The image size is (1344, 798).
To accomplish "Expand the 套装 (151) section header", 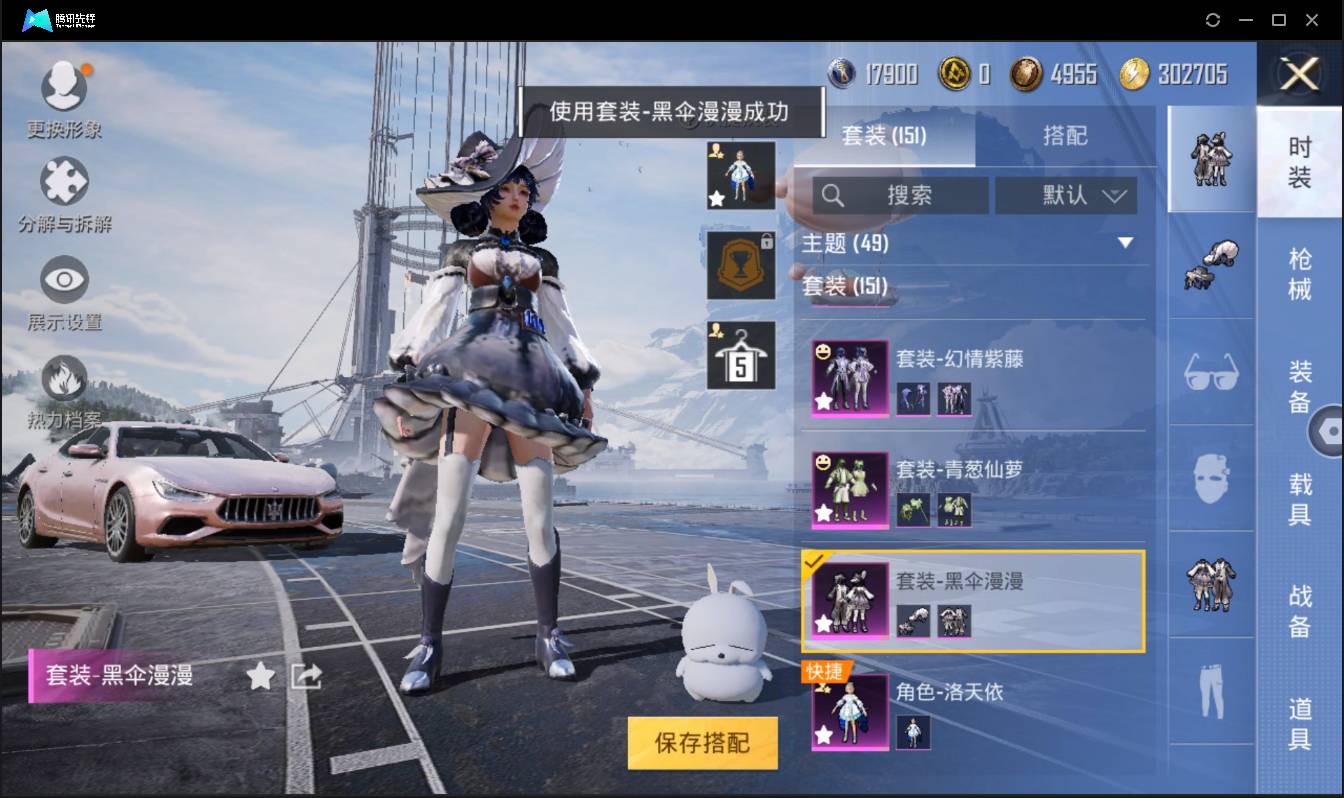I will (845, 287).
